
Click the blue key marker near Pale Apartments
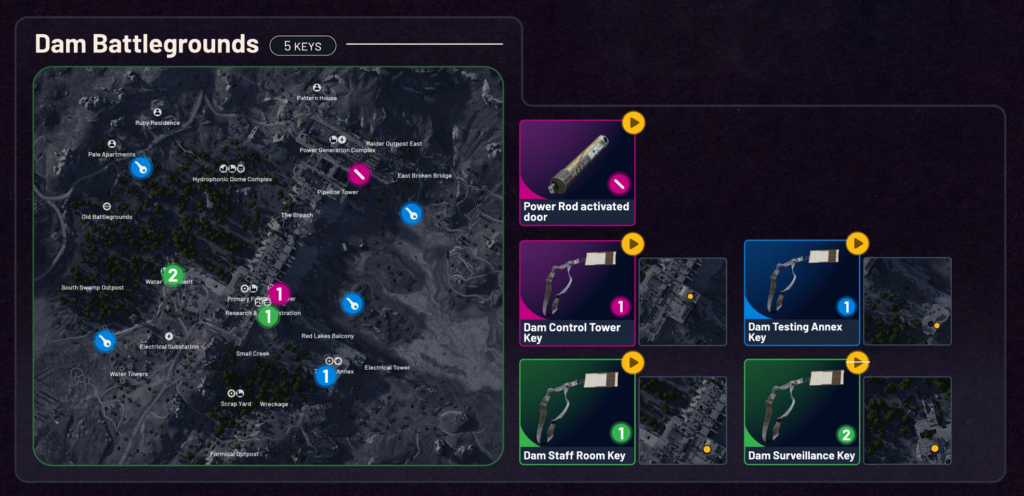pyautogui.click(x=142, y=168)
